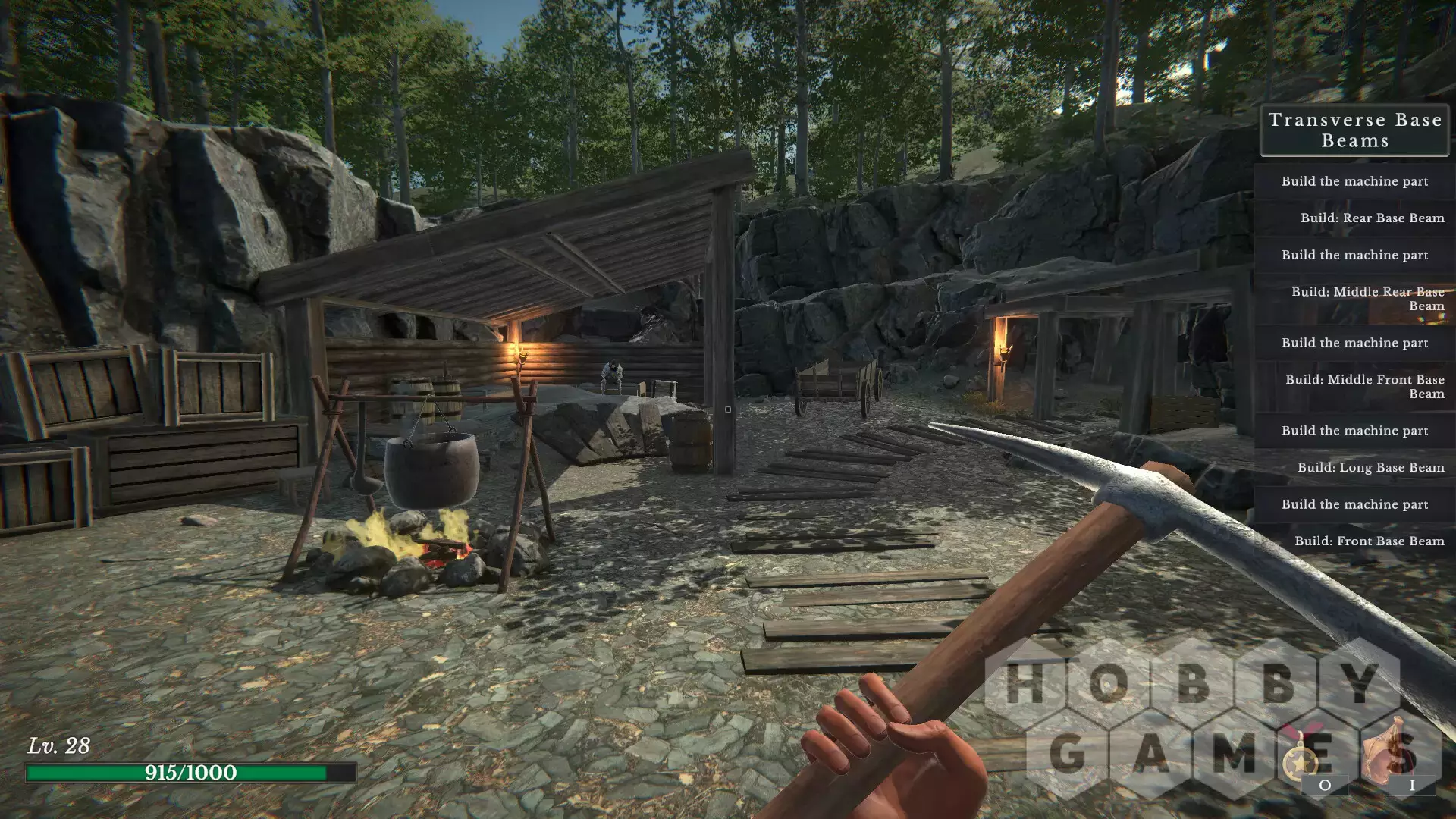The width and height of the screenshot is (1456, 819).
Task: Choose the Build: Middle Rear Base Beam objective
Action: (x=1367, y=299)
